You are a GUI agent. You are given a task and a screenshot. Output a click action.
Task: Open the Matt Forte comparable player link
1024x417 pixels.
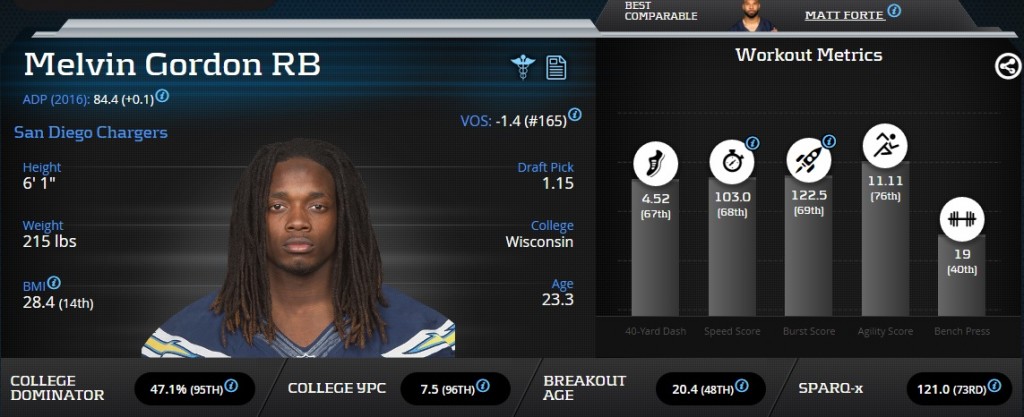tap(844, 15)
